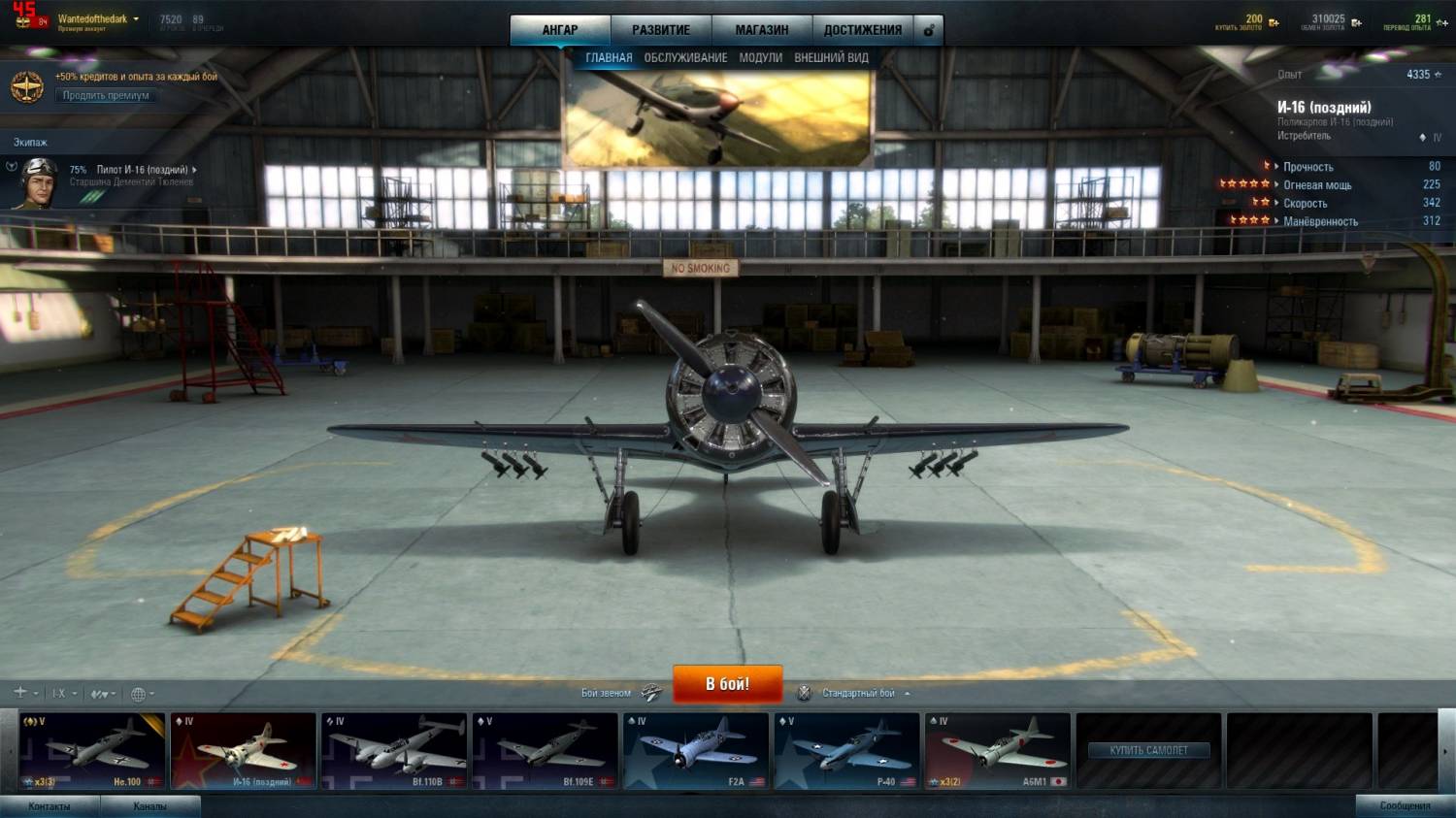This screenshot has width=1456, height=818.
Task: Choose the Bf.110B aircraft card
Action: coord(394,751)
